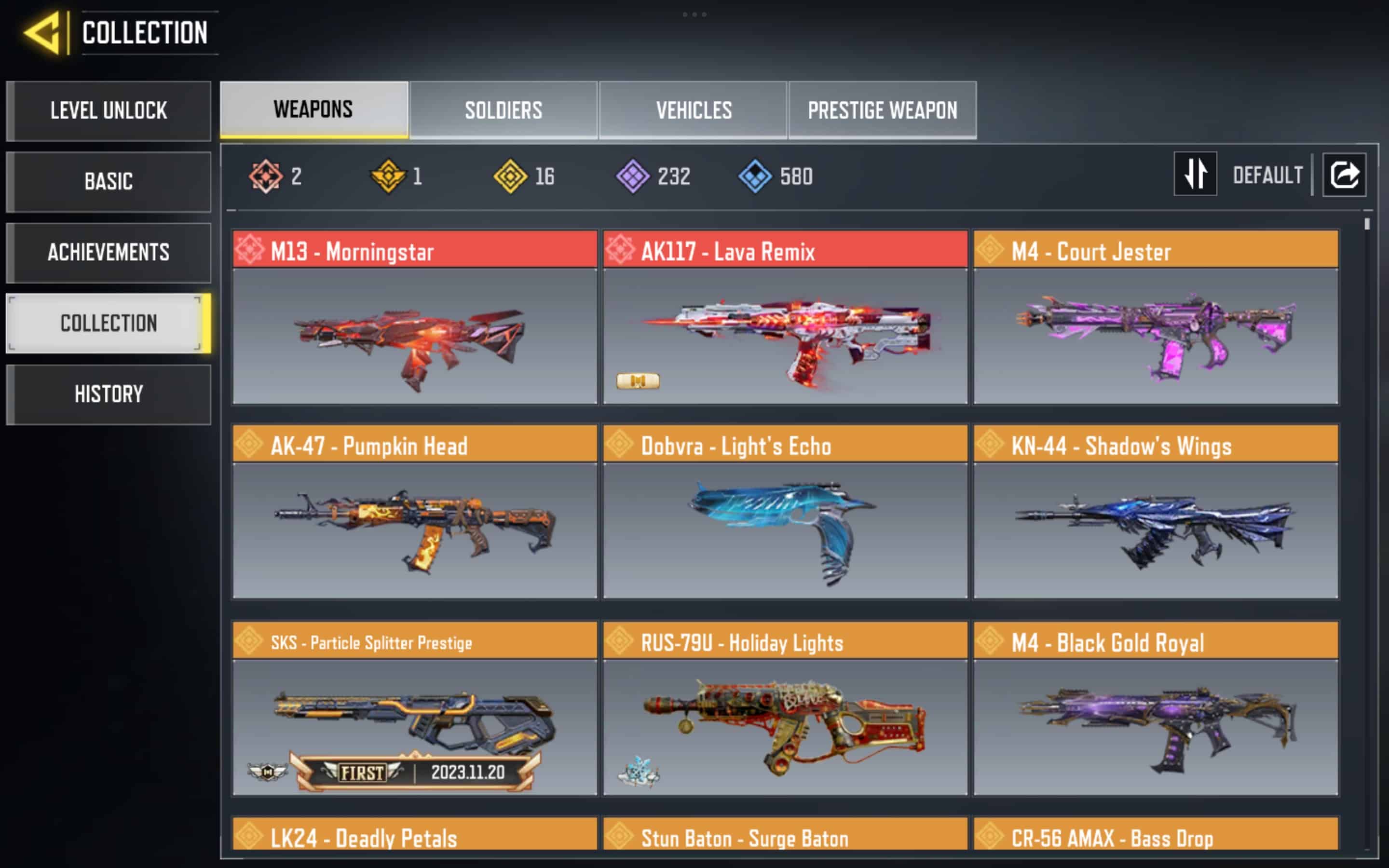The width and height of the screenshot is (1389, 868).
Task: Show the Achievements section
Action: (x=109, y=253)
